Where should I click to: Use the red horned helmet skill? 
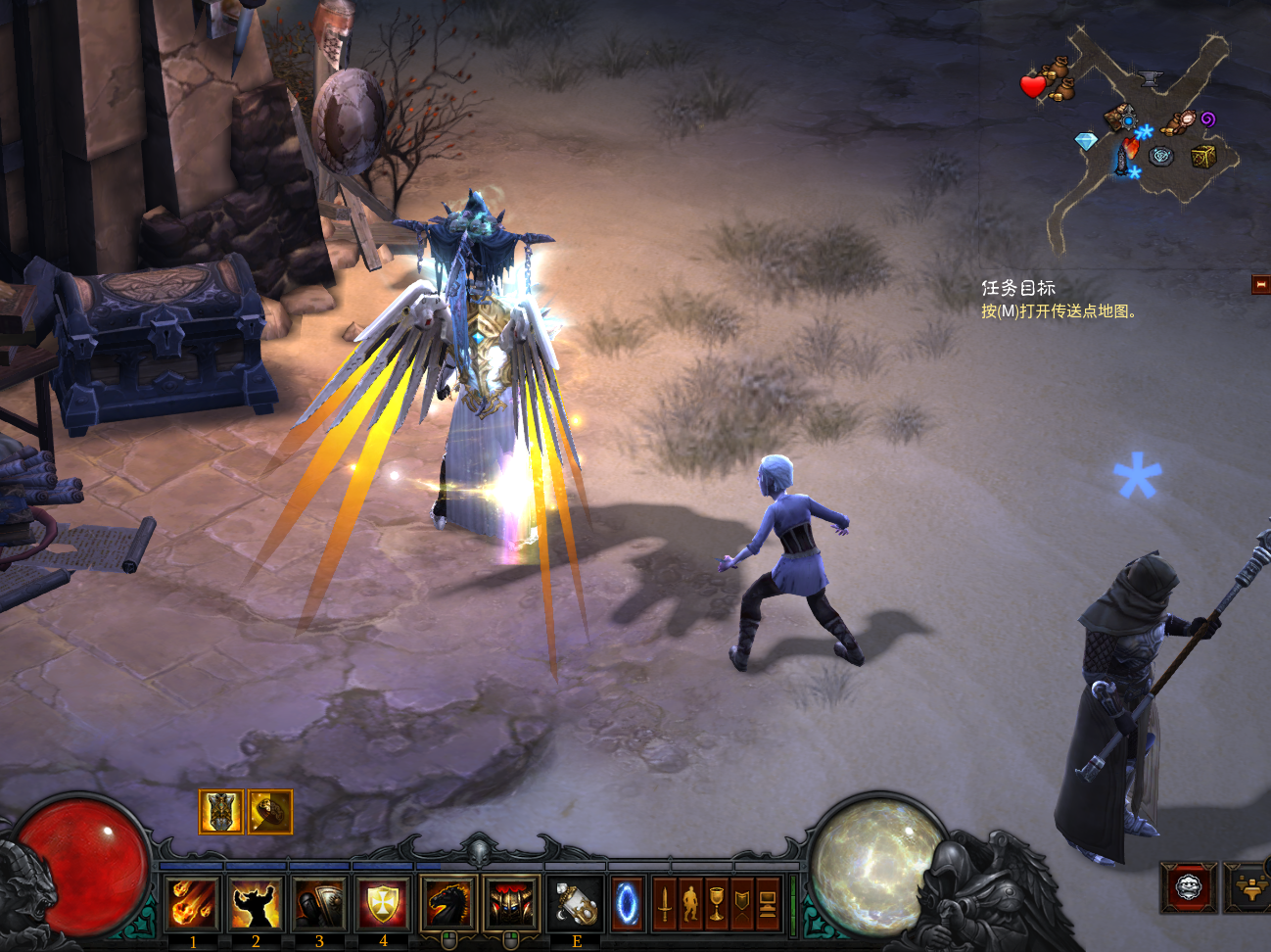click(511, 903)
